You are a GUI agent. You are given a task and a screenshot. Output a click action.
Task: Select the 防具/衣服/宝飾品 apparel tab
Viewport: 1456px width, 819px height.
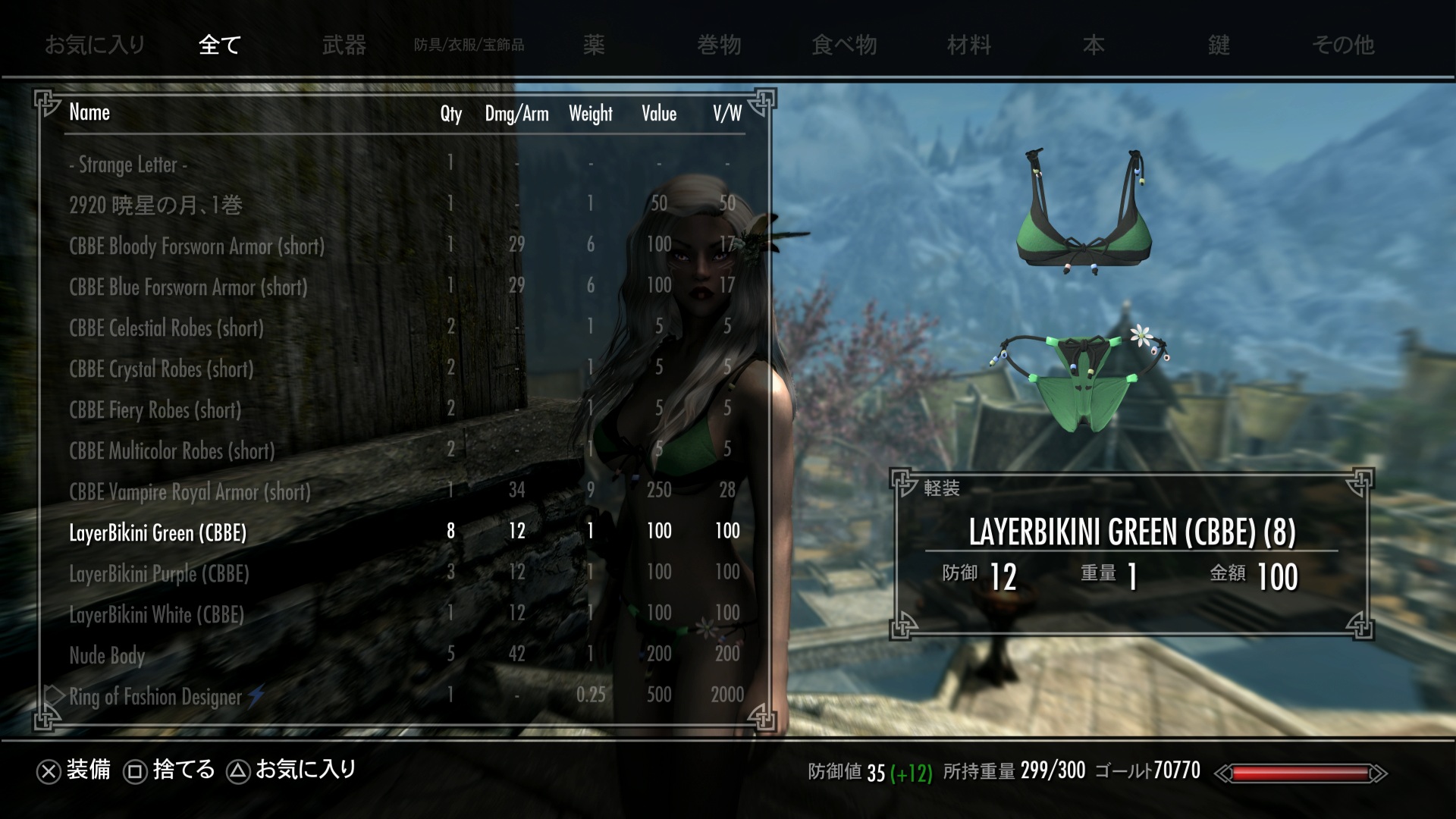[469, 45]
